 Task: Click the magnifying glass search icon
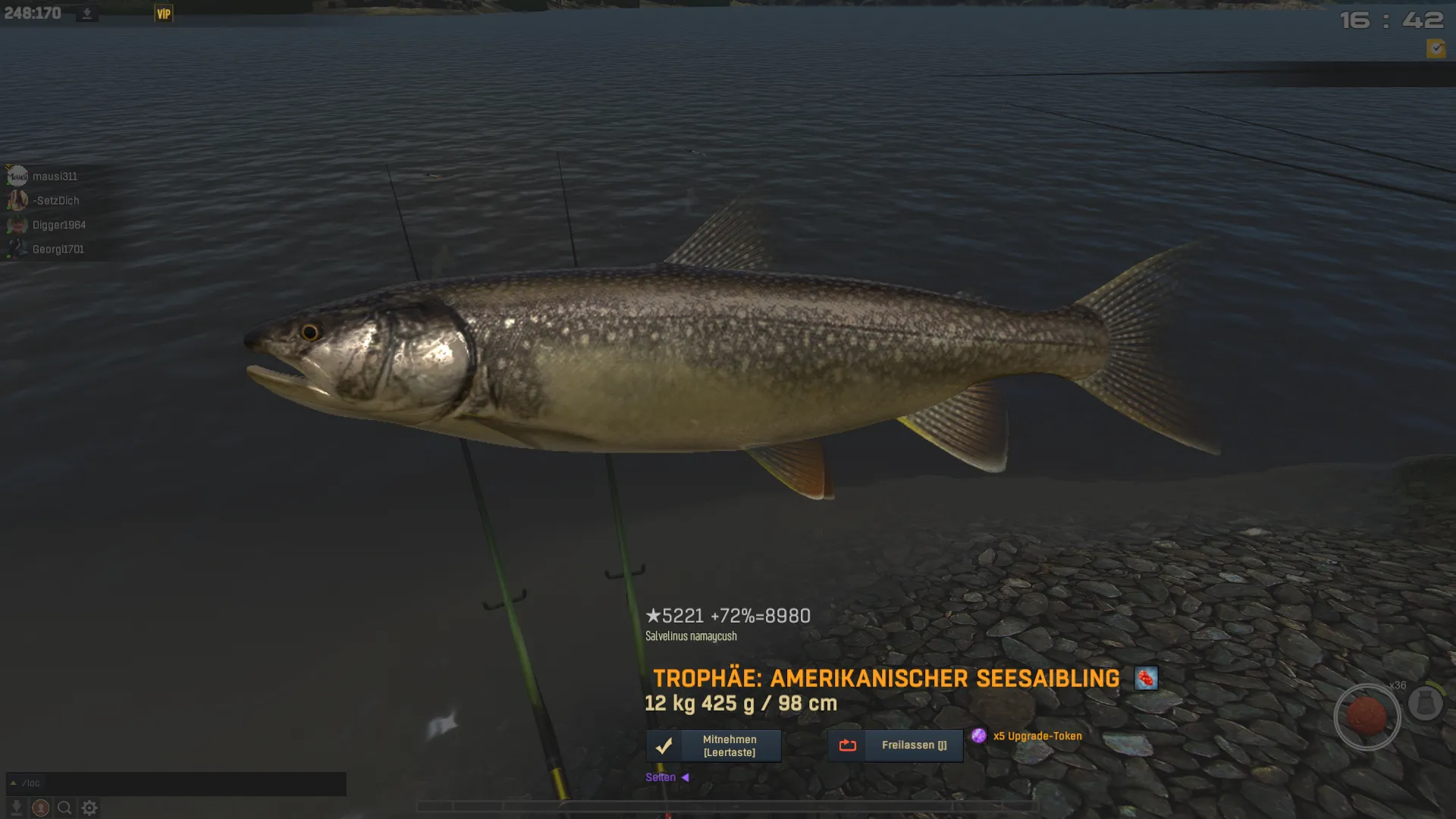click(x=64, y=808)
